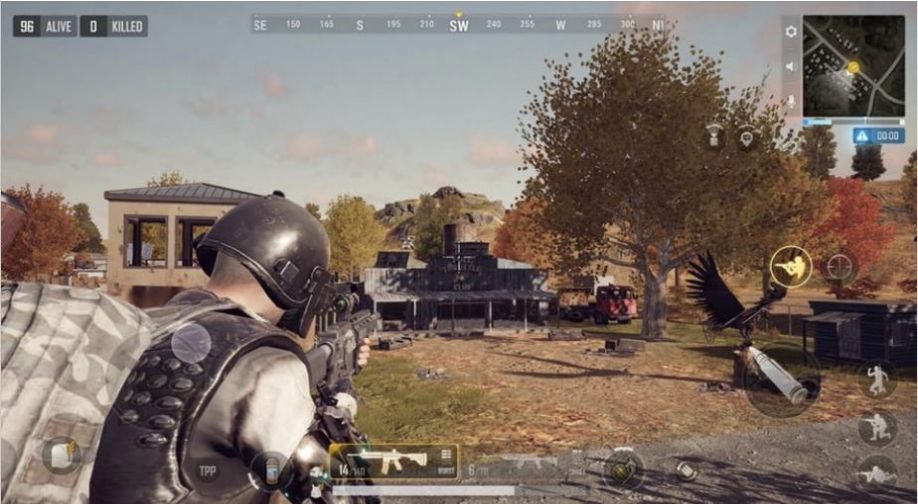Toggle the TPP camera perspective
The height and width of the screenshot is (504, 918).
[x=208, y=470]
